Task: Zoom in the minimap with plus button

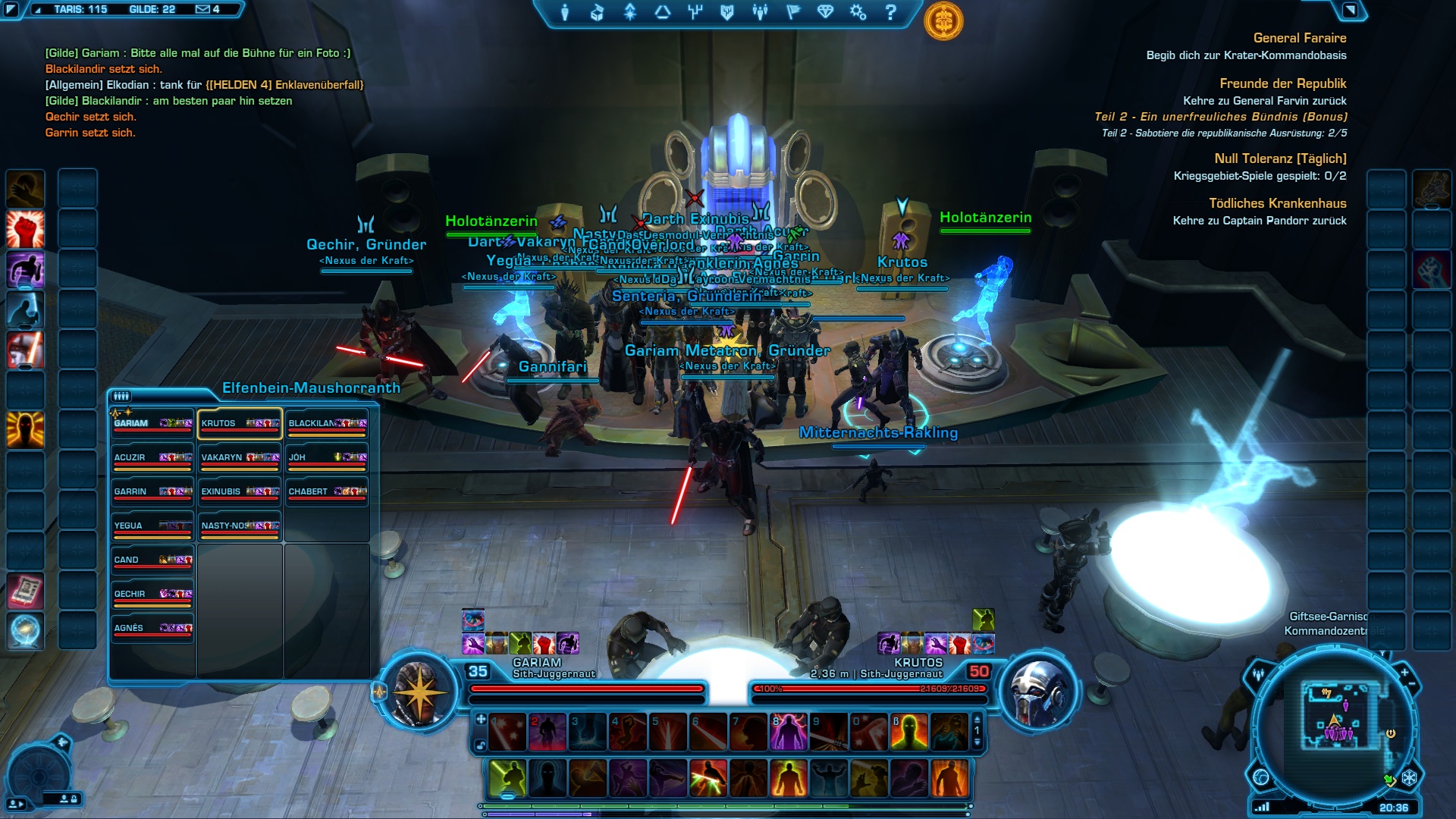Action: [1404, 673]
